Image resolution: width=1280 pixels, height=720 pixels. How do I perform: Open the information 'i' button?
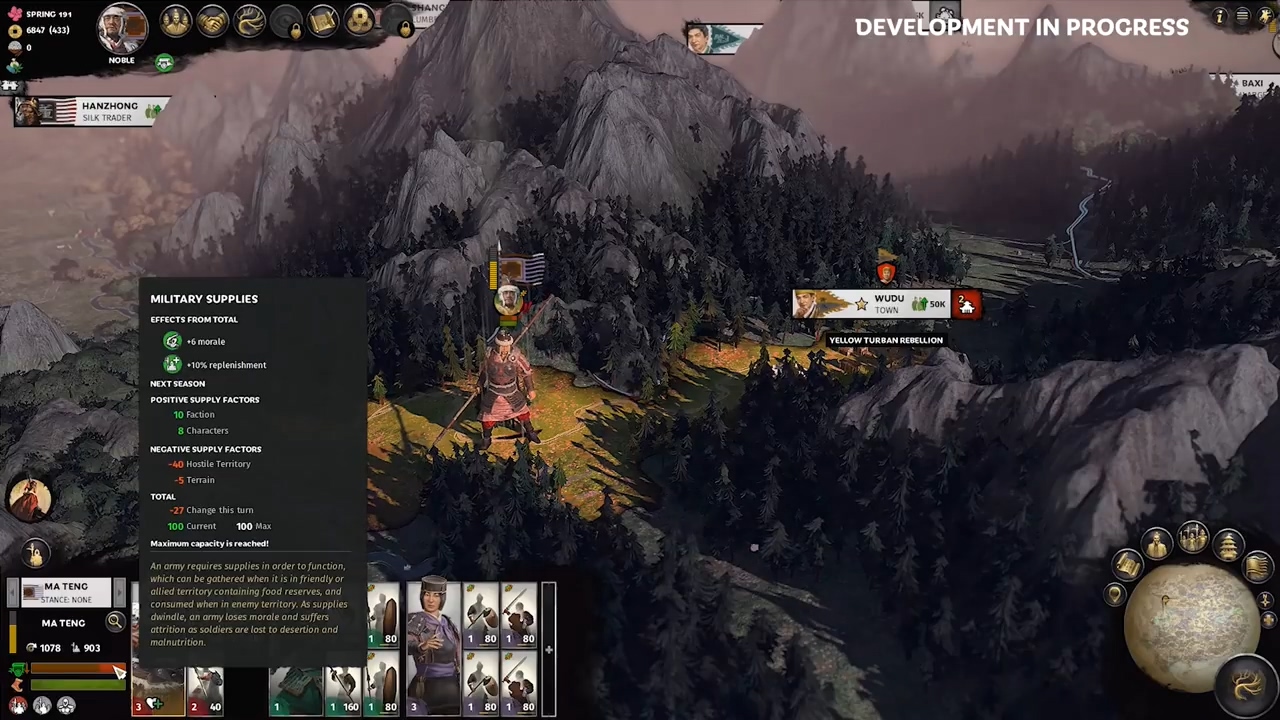tap(1219, 16)
